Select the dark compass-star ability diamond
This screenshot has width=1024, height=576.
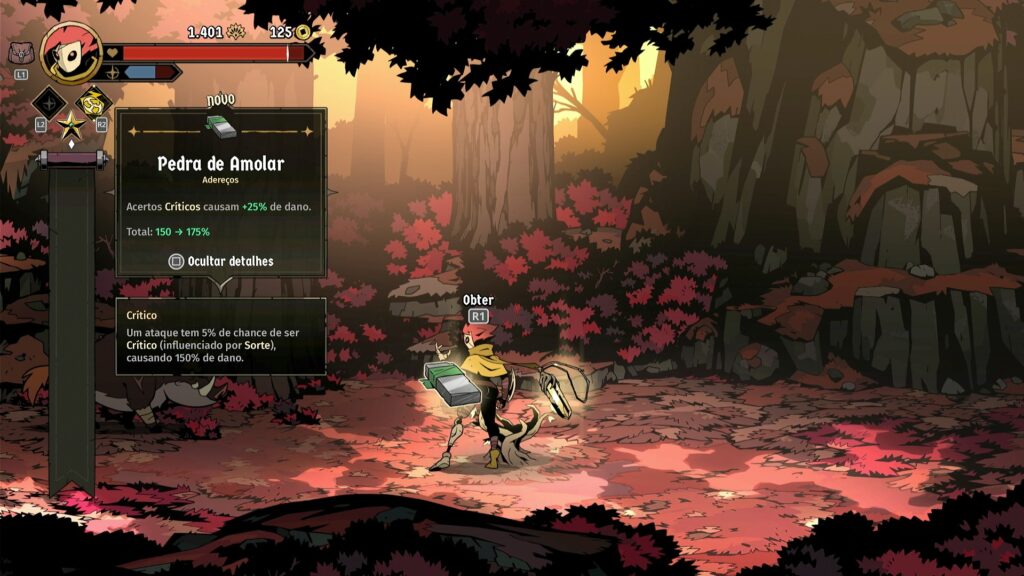tap(49, 101)
